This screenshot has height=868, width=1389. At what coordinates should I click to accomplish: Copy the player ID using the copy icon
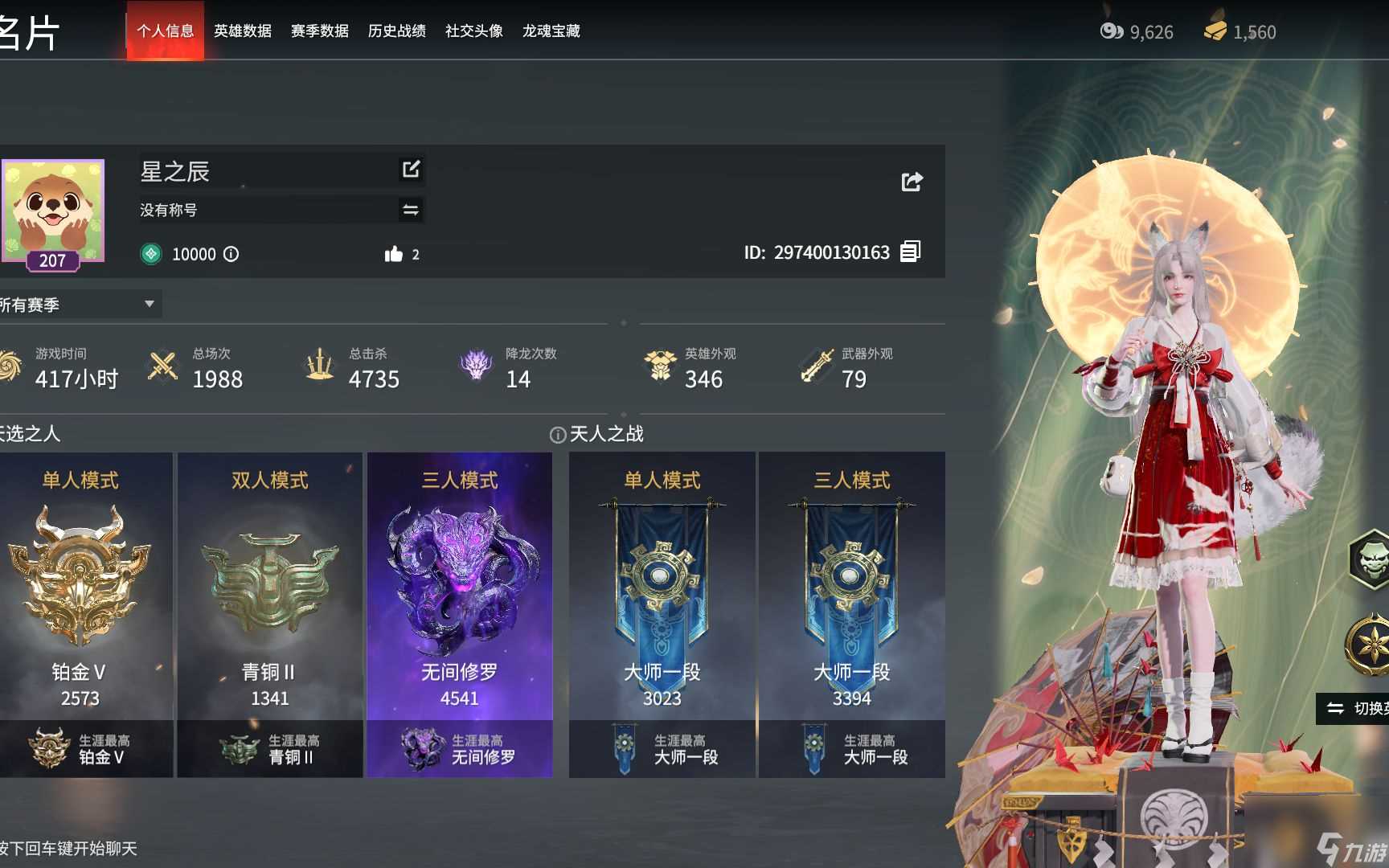[x=911, y=252]
